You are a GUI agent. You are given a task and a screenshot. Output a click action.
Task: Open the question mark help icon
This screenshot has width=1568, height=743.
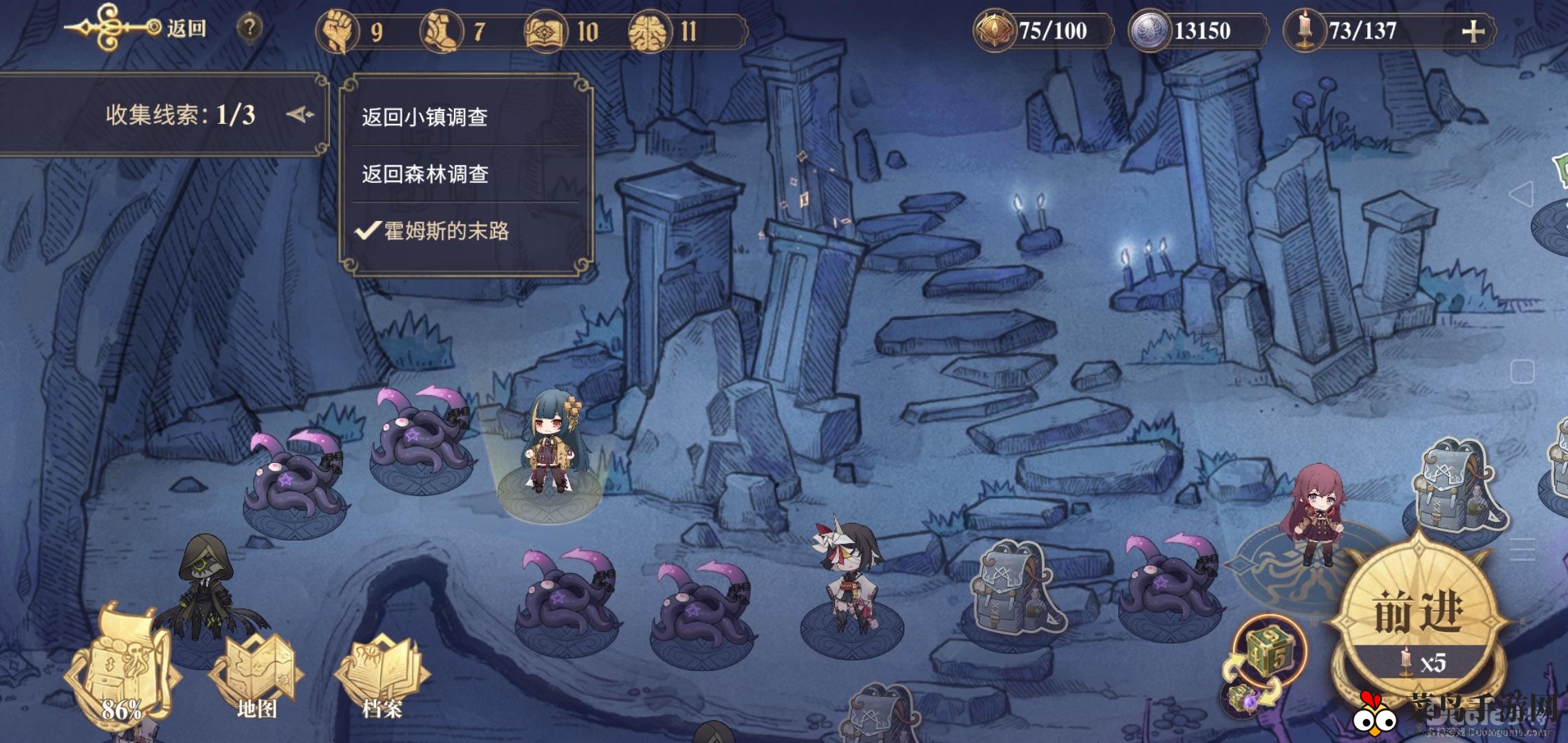[250, 29]
